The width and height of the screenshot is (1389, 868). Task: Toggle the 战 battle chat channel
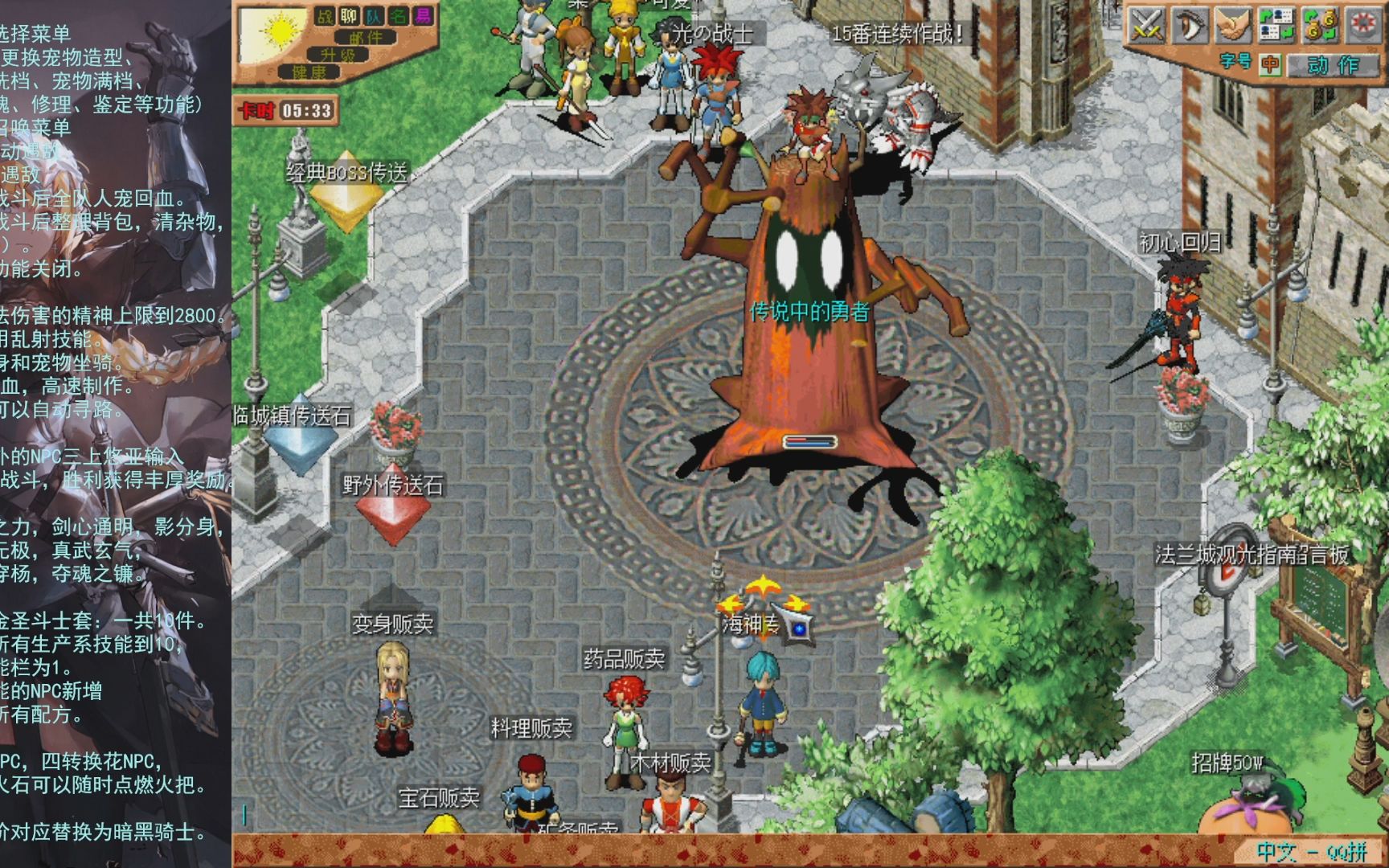click(325, 17)
